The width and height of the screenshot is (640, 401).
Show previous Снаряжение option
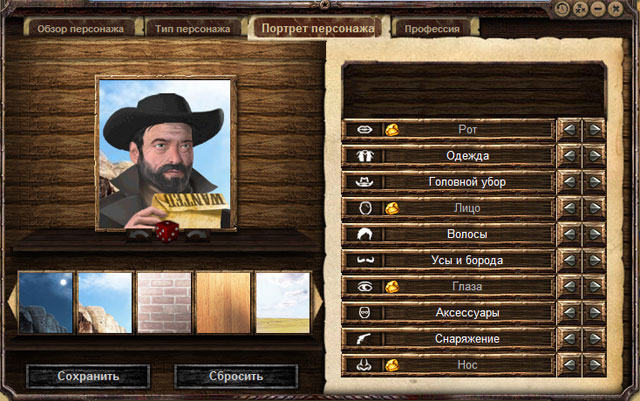pyautogui.click(x=568, y=338)
